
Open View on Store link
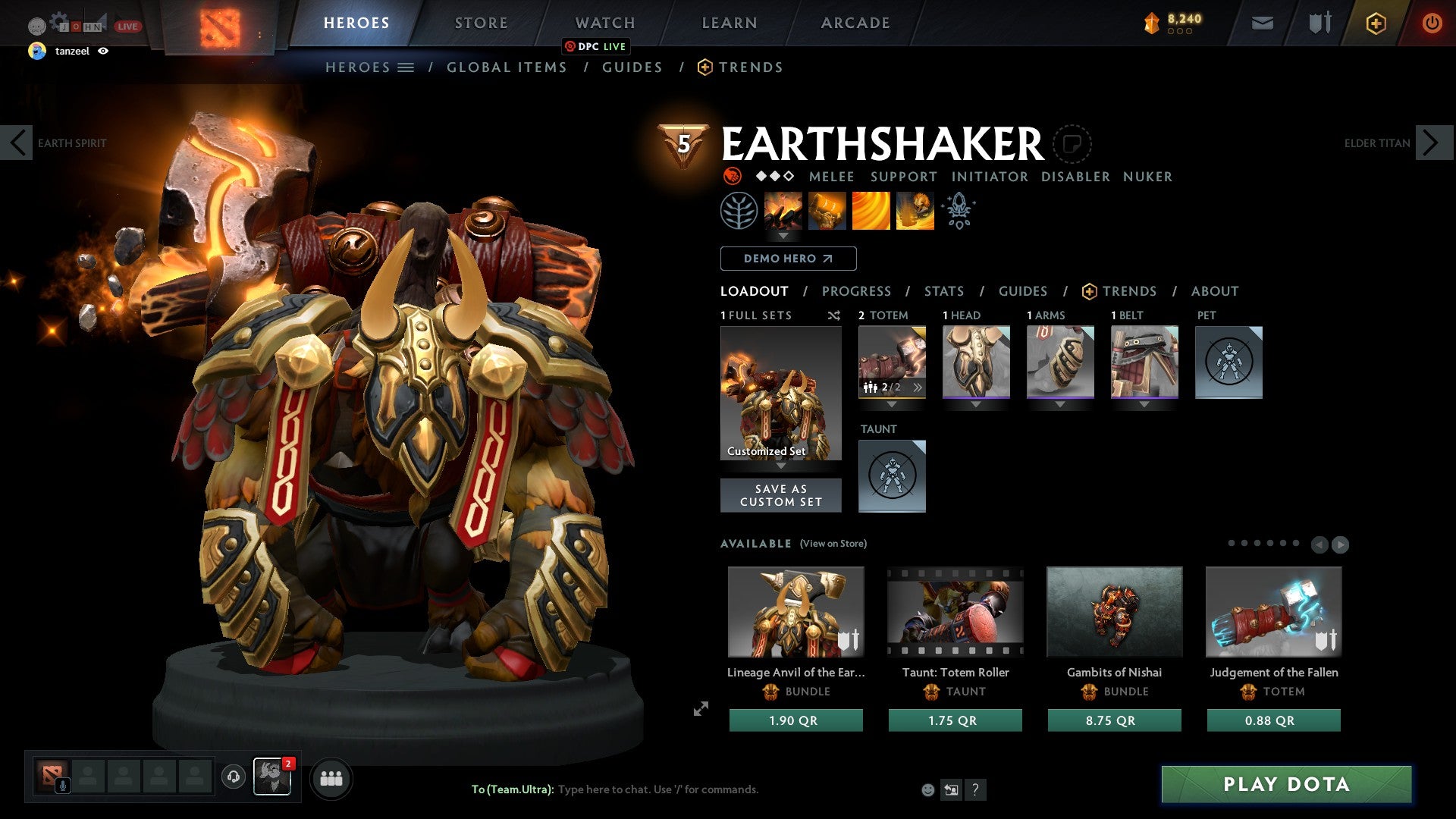[x=834, y=544]
